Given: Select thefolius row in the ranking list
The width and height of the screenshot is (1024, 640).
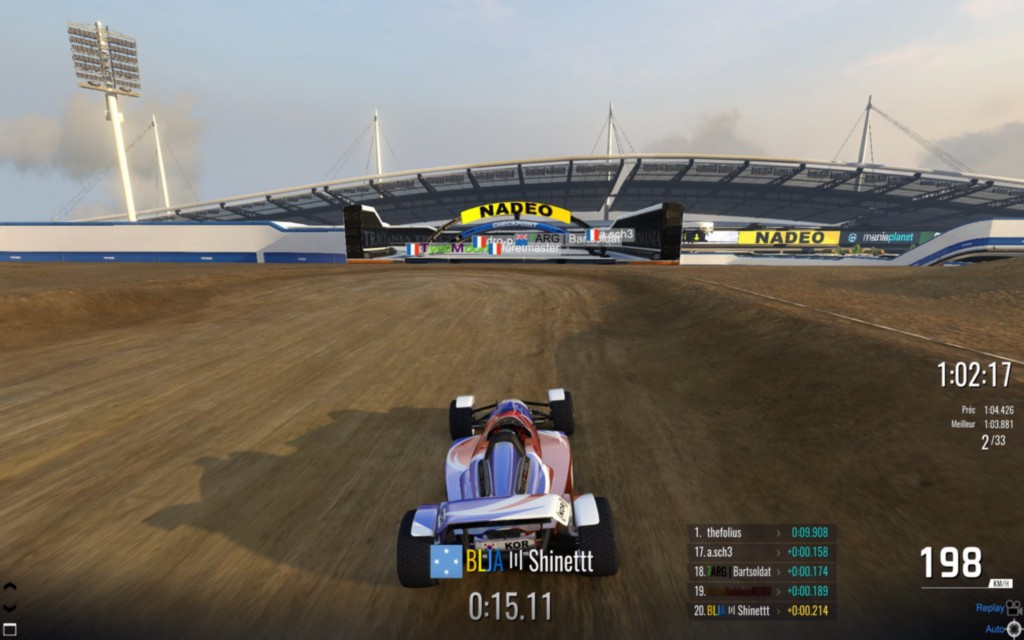Looking at the screenshot, I should (x=762, y=533).
